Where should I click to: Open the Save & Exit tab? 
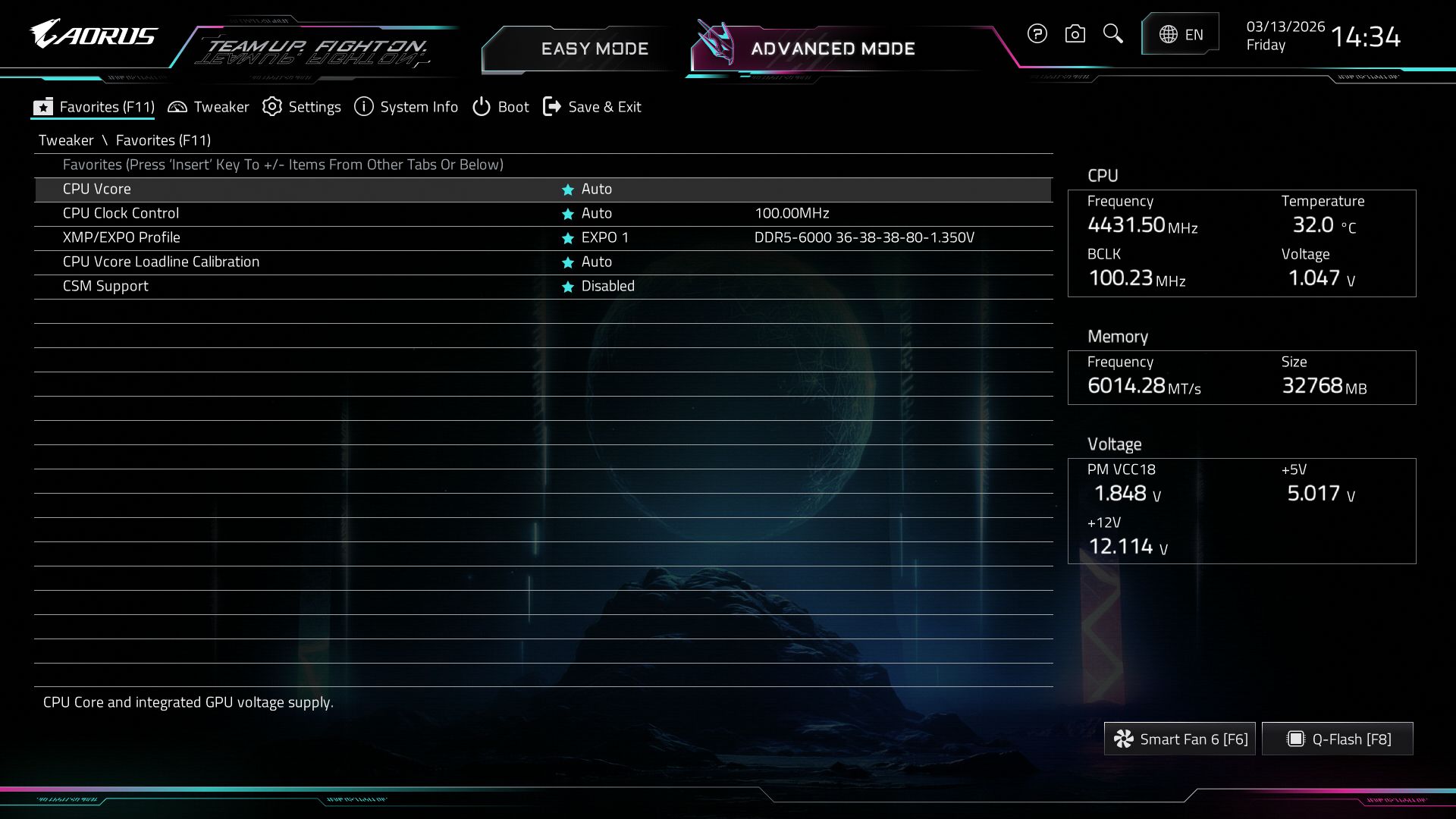tap(592, 107)
